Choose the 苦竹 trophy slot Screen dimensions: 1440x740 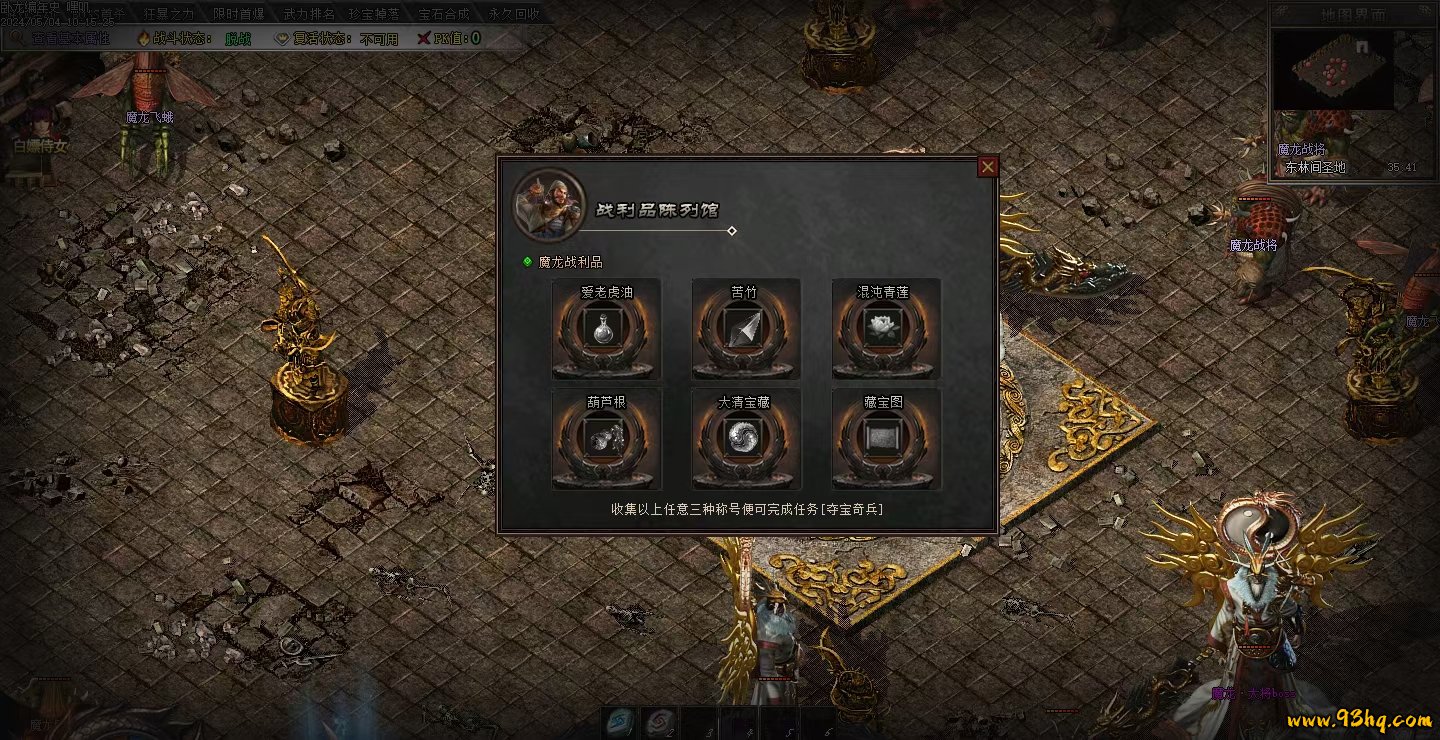pos(746,330)
